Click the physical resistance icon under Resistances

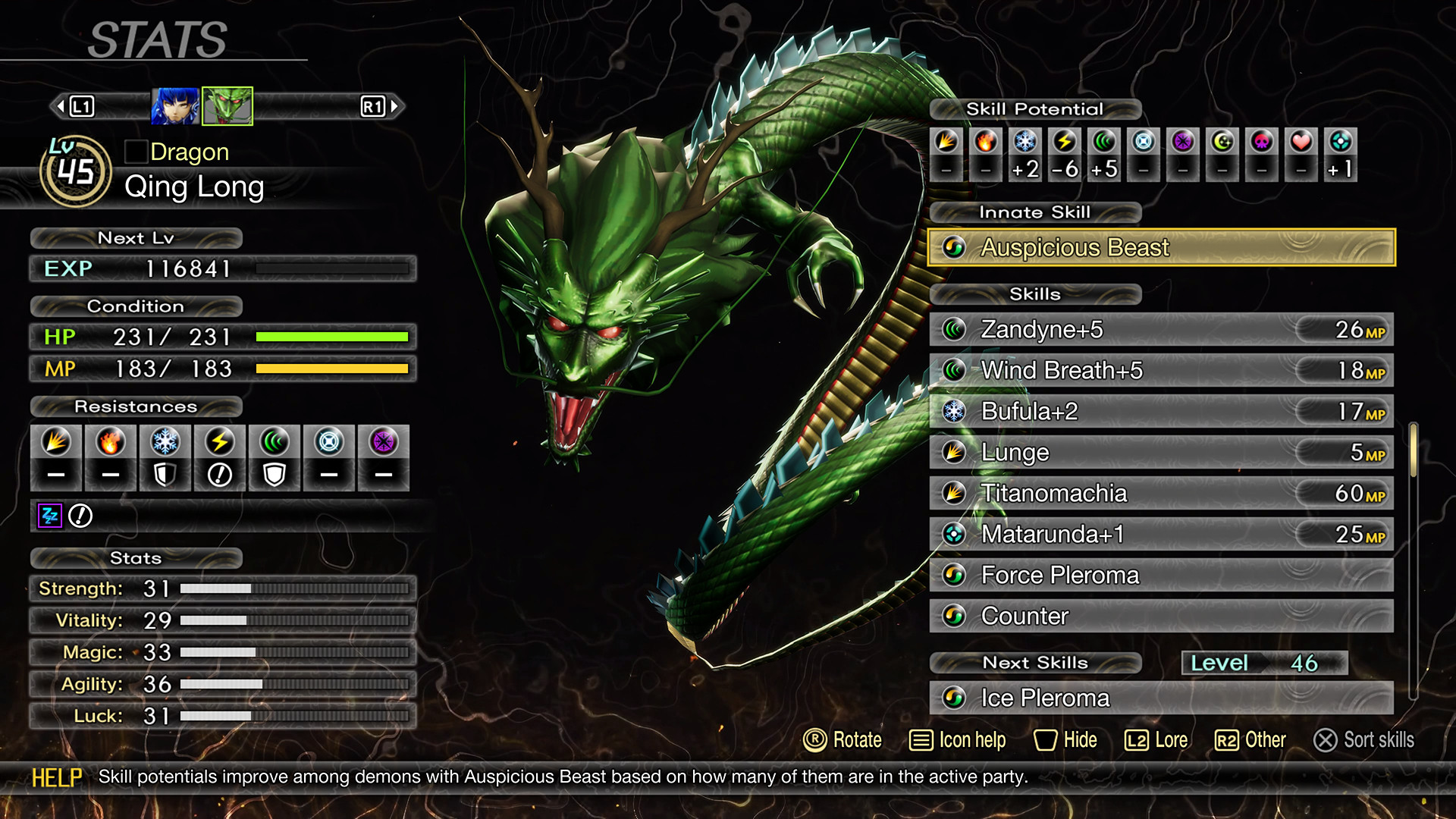click(x=56, y=442)
